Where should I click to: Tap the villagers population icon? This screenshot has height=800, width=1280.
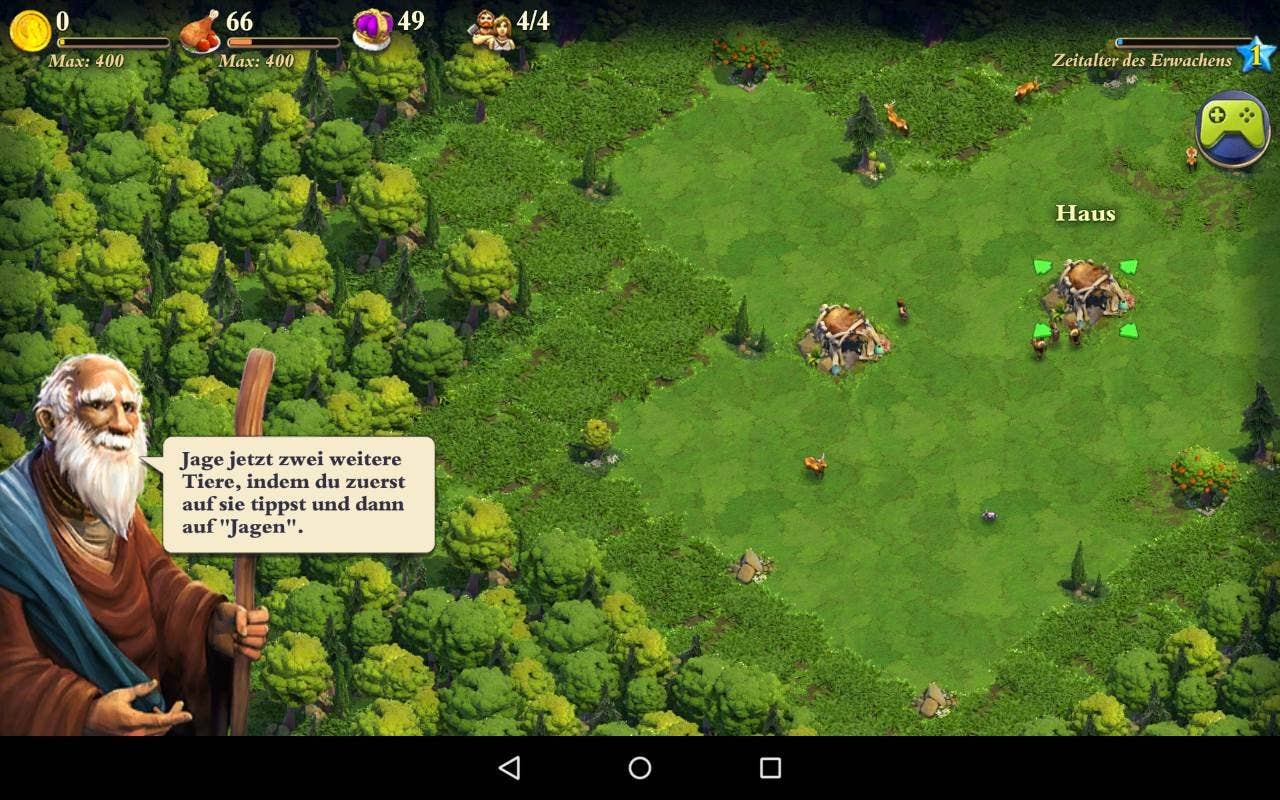(492, 29)
